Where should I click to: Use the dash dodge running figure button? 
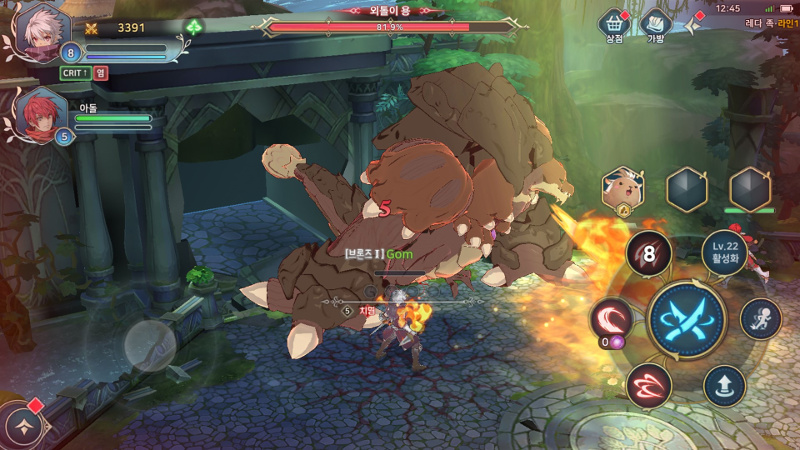(760, 319)
